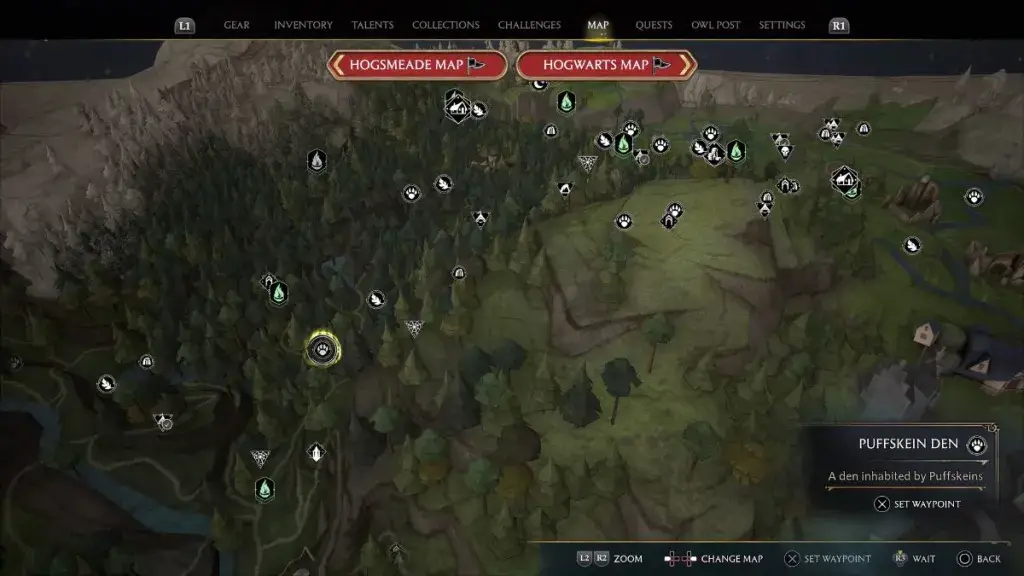Open the Hogsmeade Map
This screenshot has height=576, width=1024.
(x=413, y=65)
